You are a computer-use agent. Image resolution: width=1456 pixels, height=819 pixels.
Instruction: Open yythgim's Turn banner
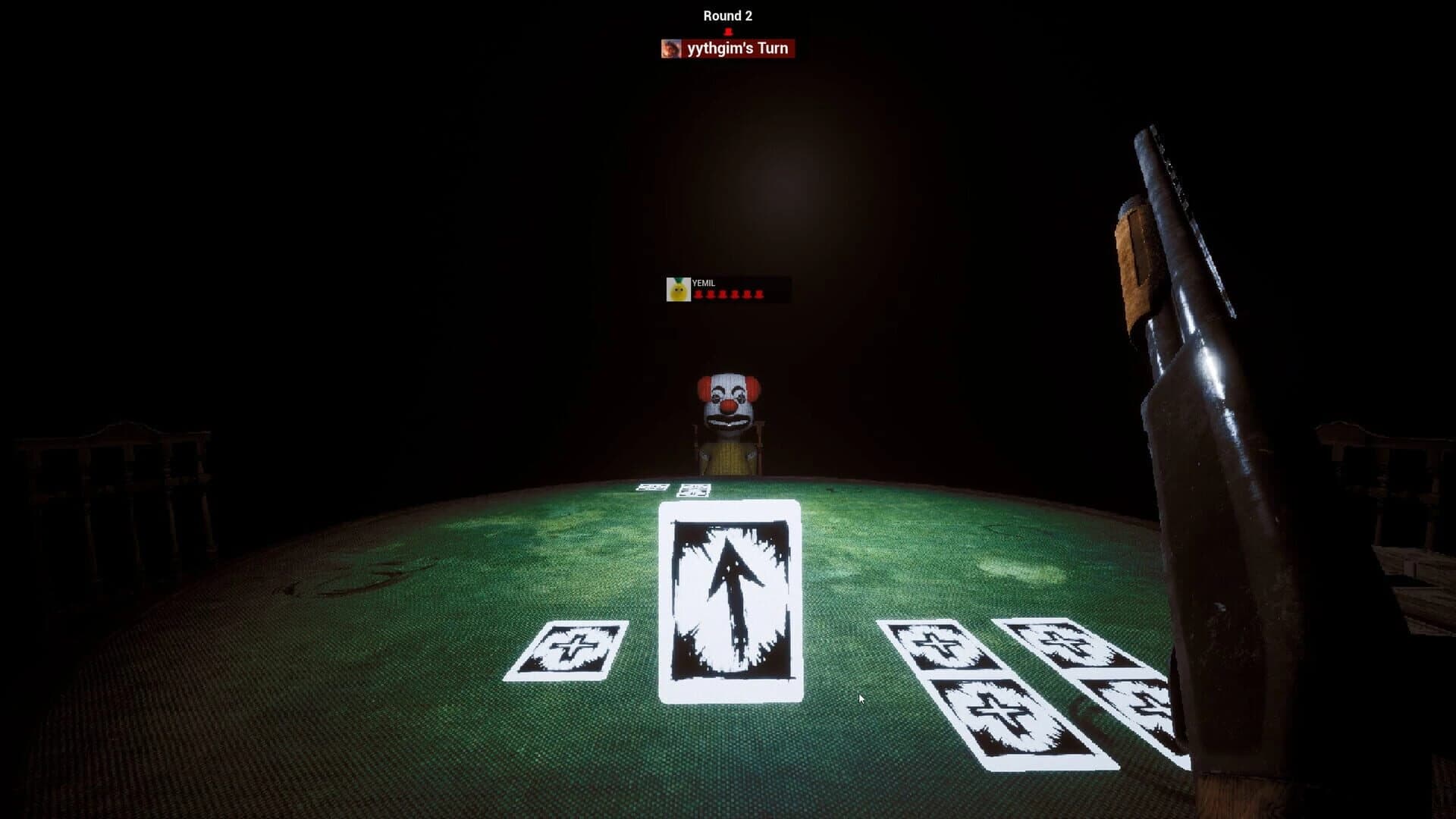(734, 49)
